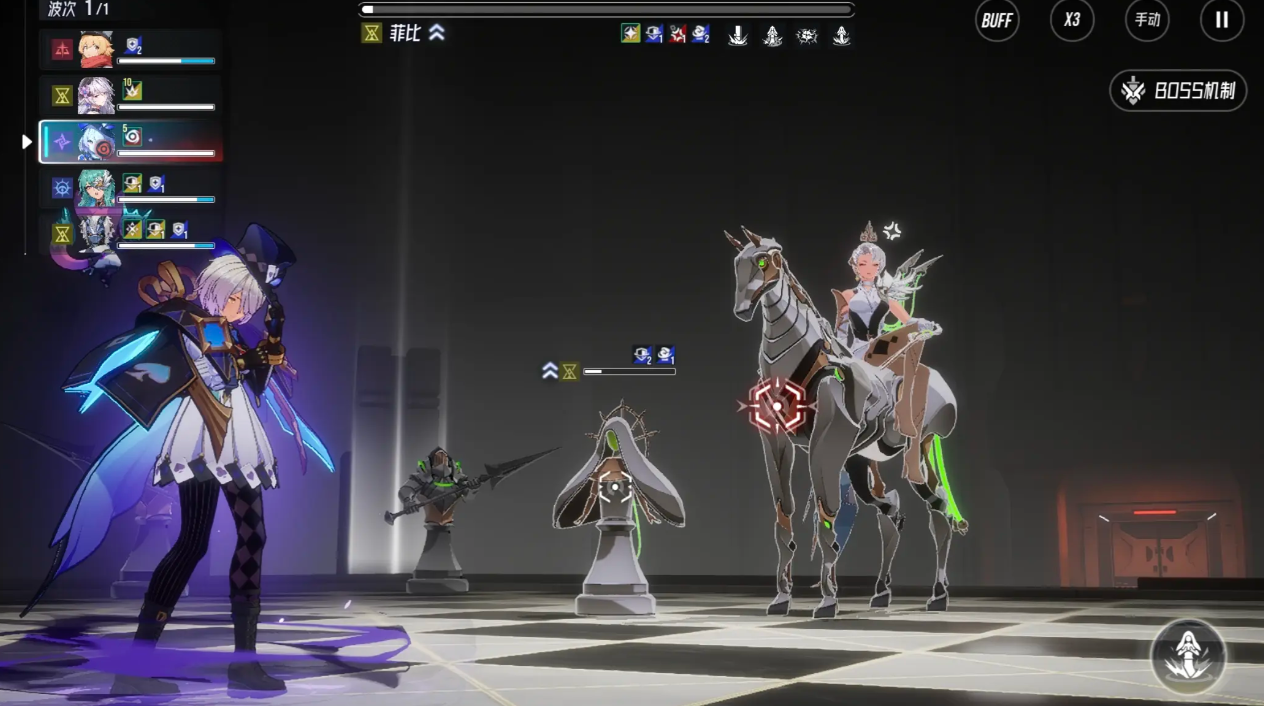Inspect the boss's red burst debuff icon
This screenshot has width=1264, height=706.
[x=678, y=34]
